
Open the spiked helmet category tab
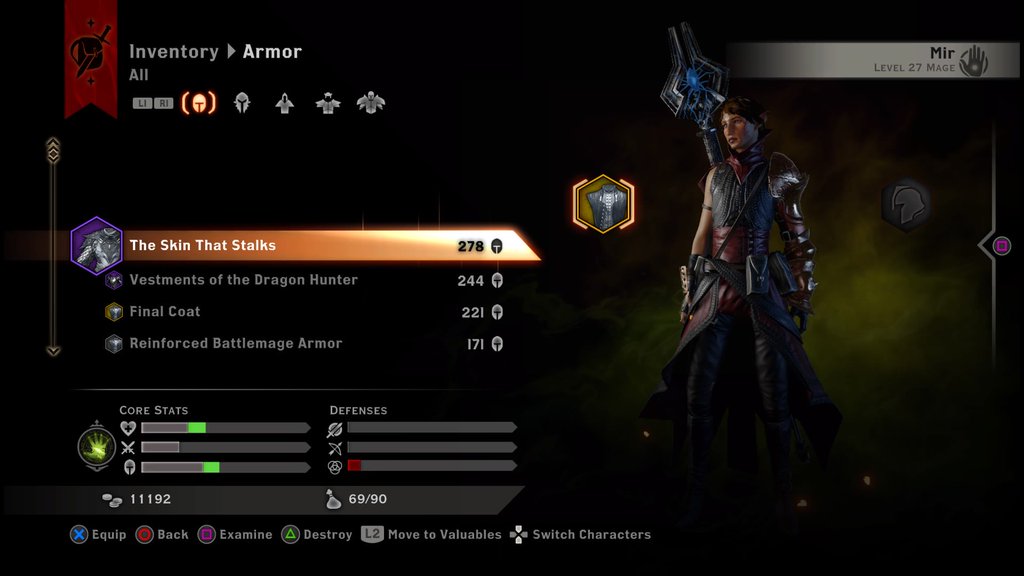click(x=242, y=103)
